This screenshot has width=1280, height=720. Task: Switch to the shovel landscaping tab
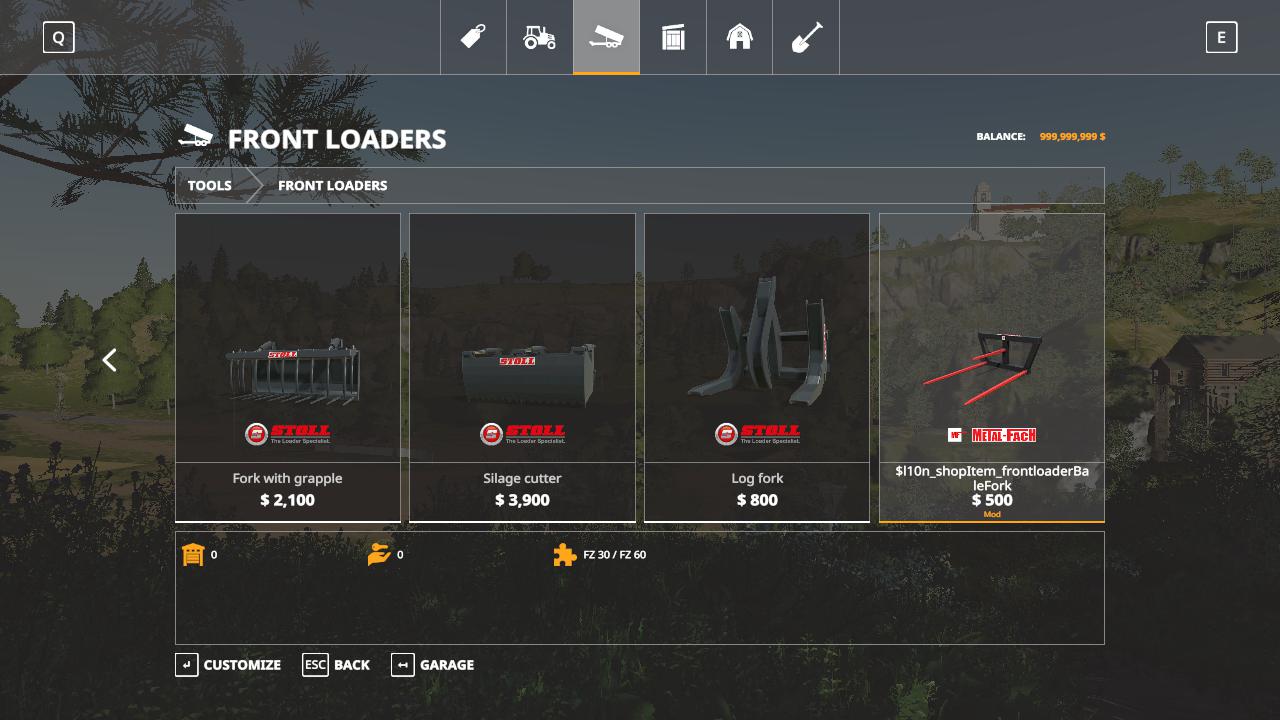[806, 37]
